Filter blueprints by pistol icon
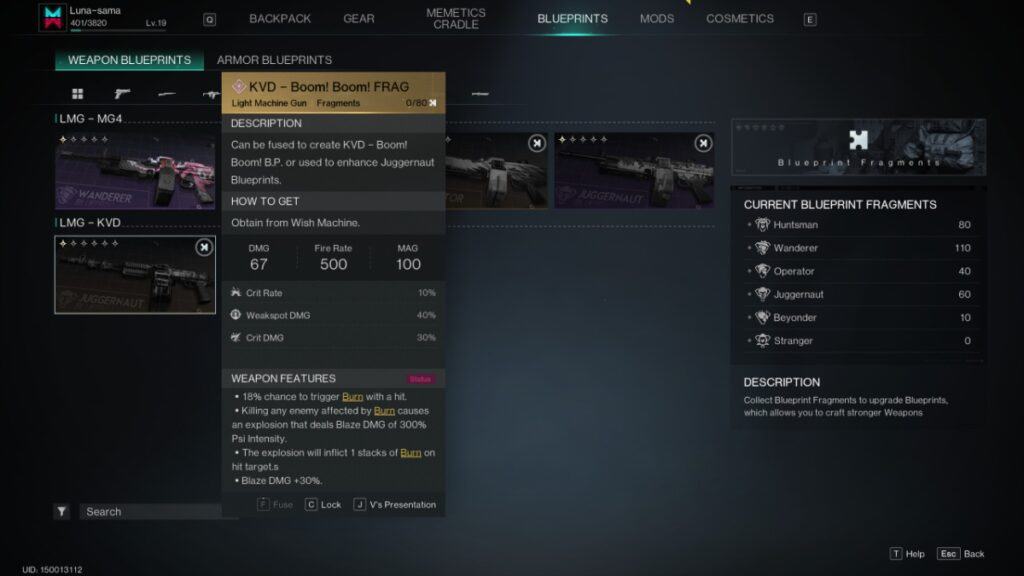 point(122,94)
